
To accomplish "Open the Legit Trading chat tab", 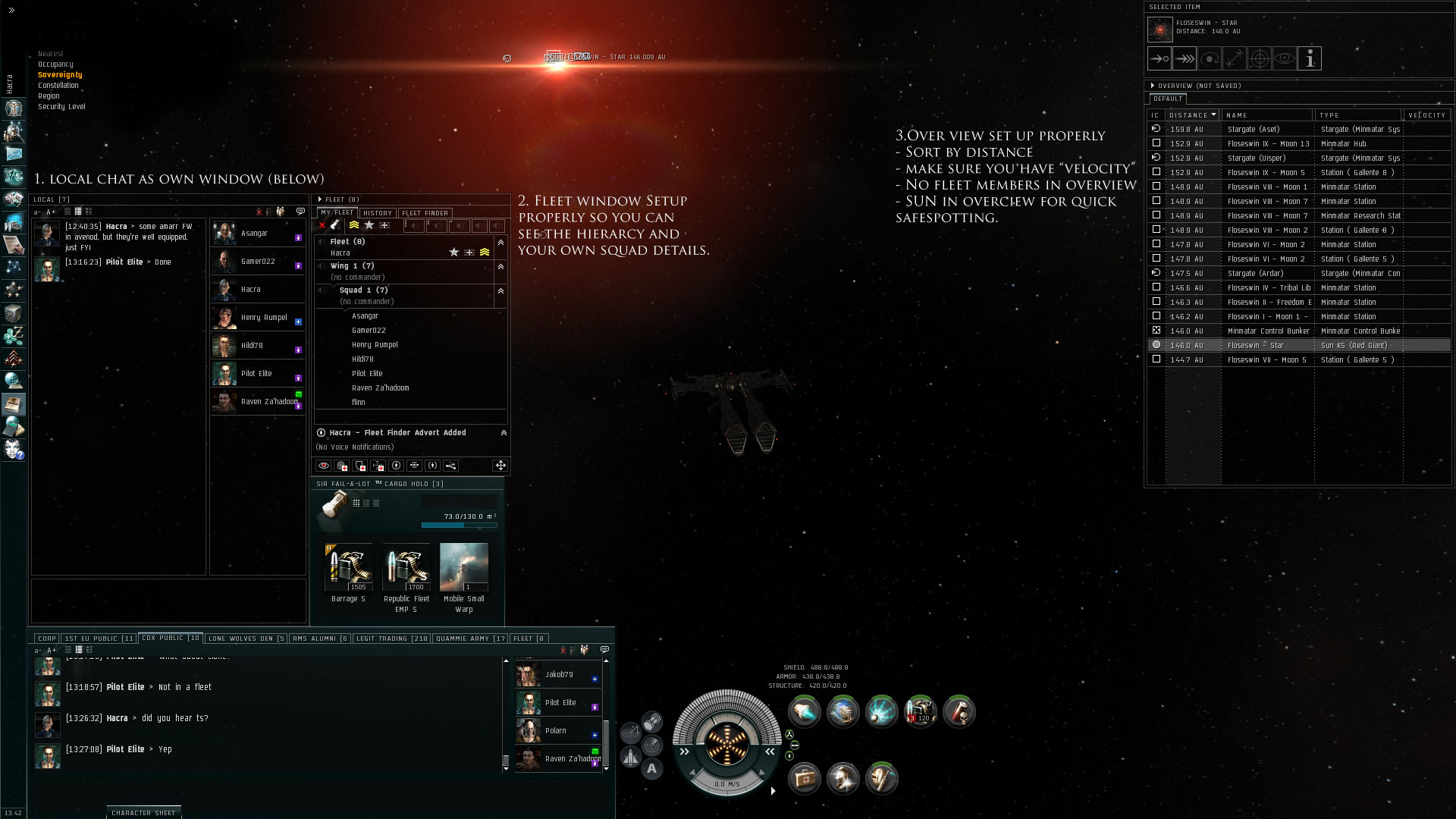I will 392,639.
